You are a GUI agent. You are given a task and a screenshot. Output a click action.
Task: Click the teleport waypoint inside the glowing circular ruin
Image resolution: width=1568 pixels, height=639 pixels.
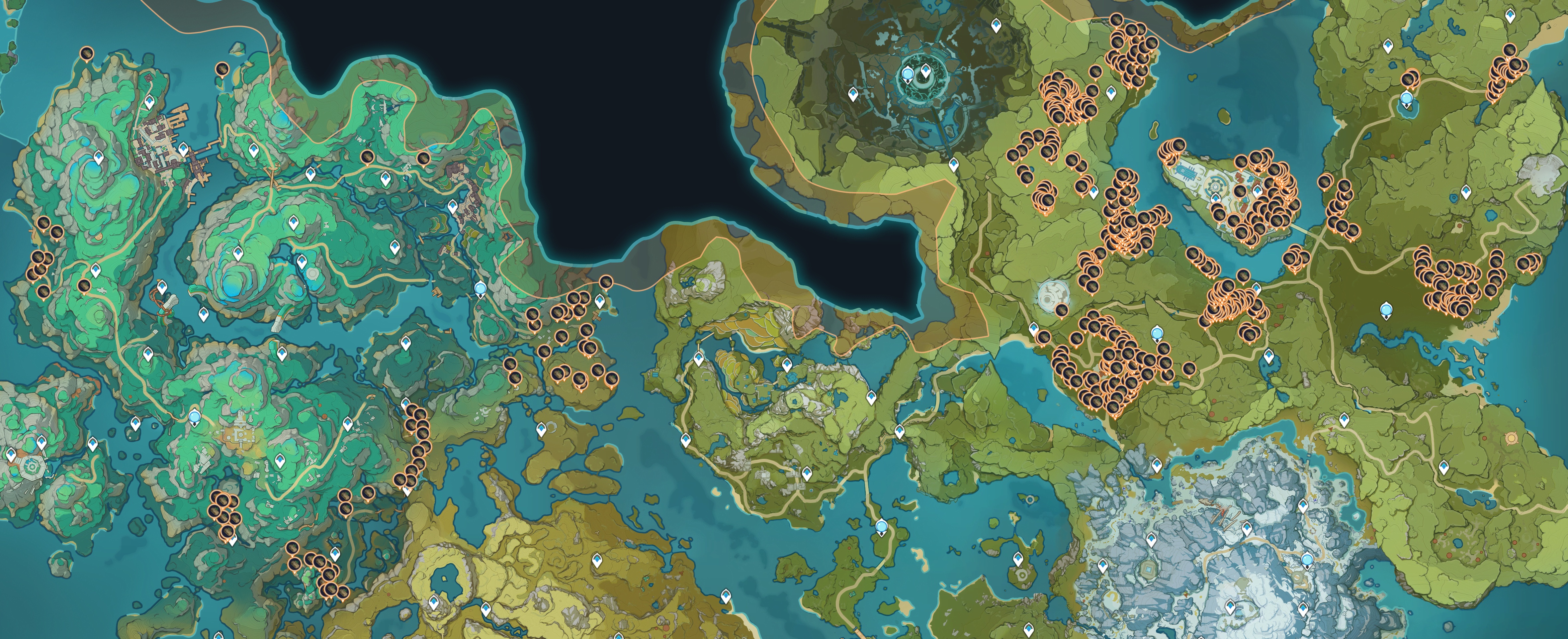(926, 73)
